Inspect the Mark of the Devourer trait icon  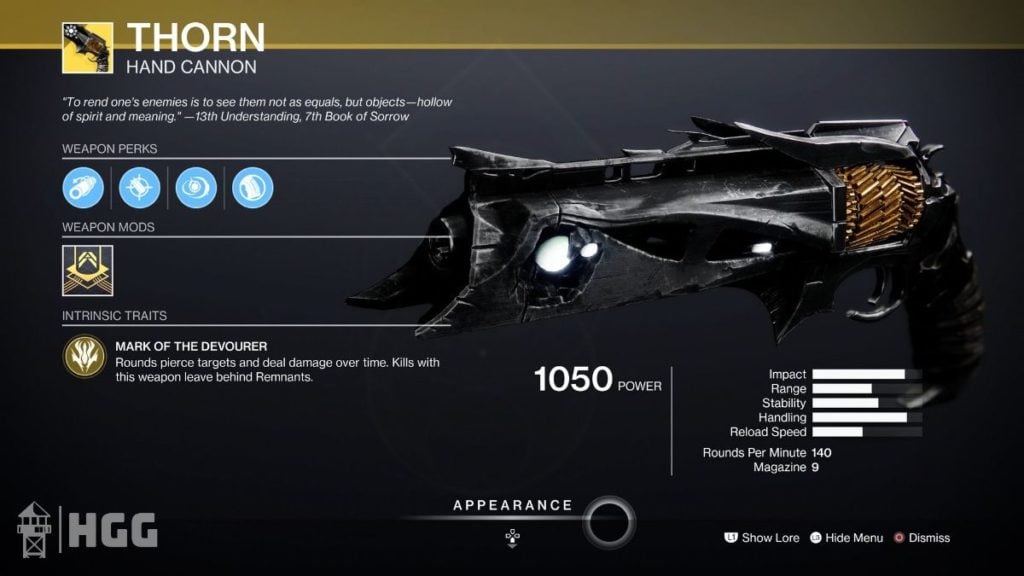[x=84, y=355]
